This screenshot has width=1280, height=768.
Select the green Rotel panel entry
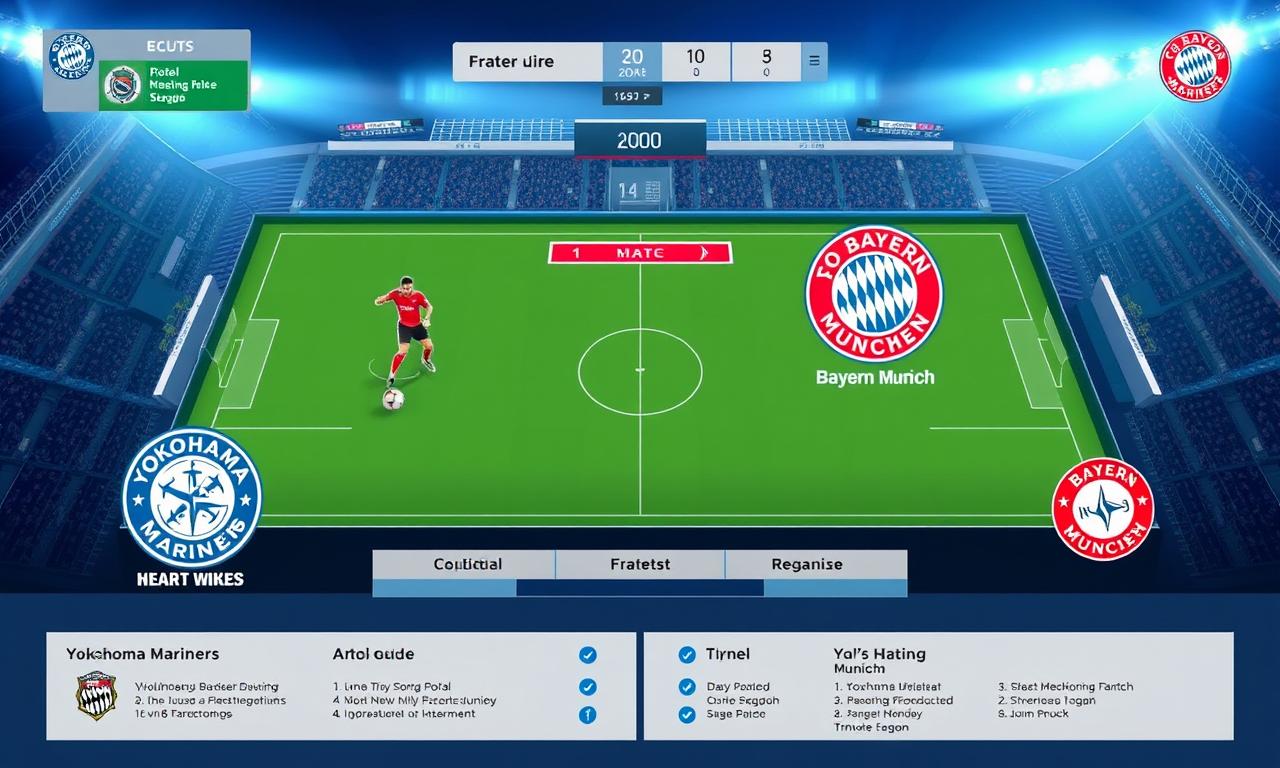(x=172, y=85)
